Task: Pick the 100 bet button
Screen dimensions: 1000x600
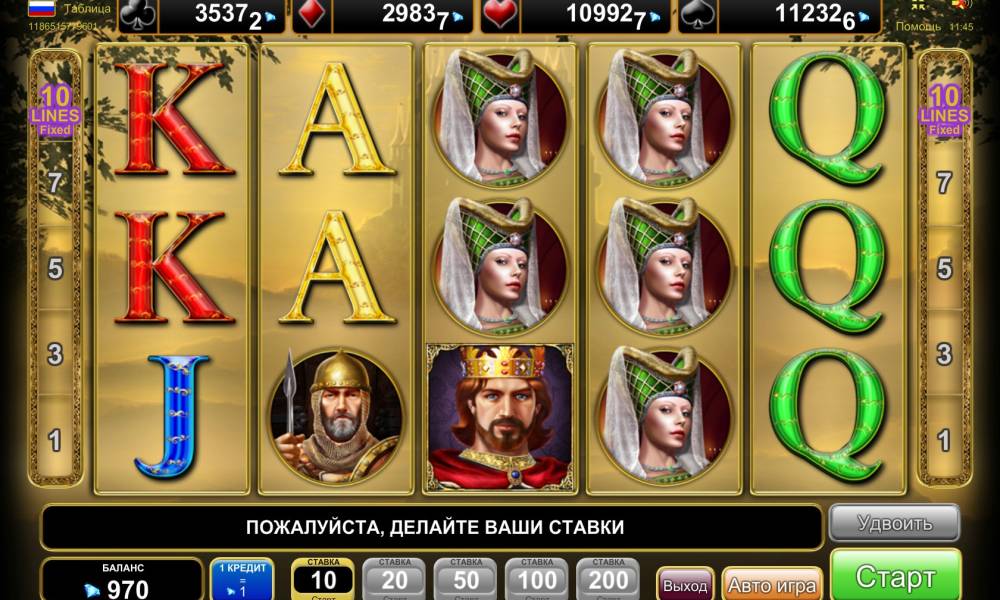Action: [x=537, y=579]
